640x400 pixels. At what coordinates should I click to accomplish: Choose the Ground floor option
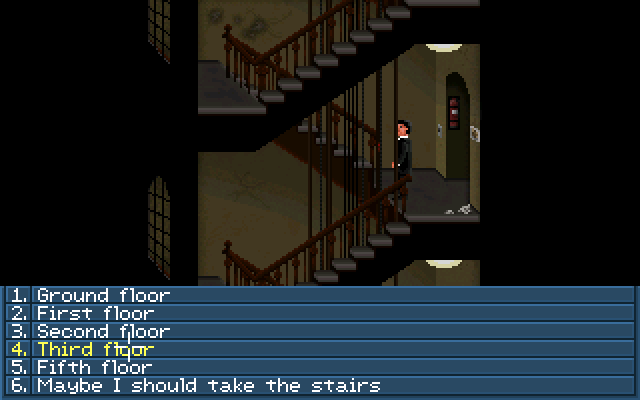103,295
